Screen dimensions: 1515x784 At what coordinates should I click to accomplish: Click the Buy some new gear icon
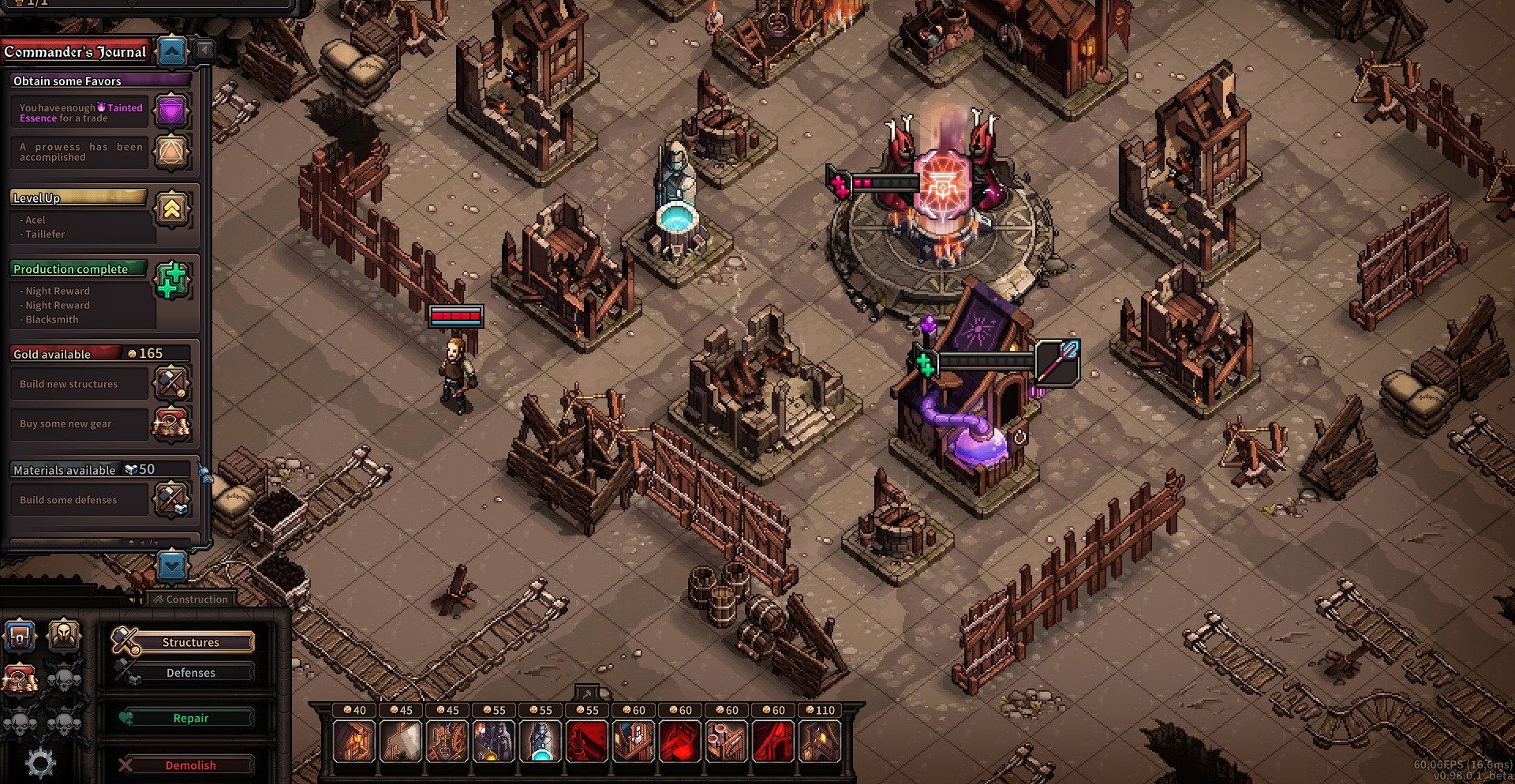pos(171,424)
